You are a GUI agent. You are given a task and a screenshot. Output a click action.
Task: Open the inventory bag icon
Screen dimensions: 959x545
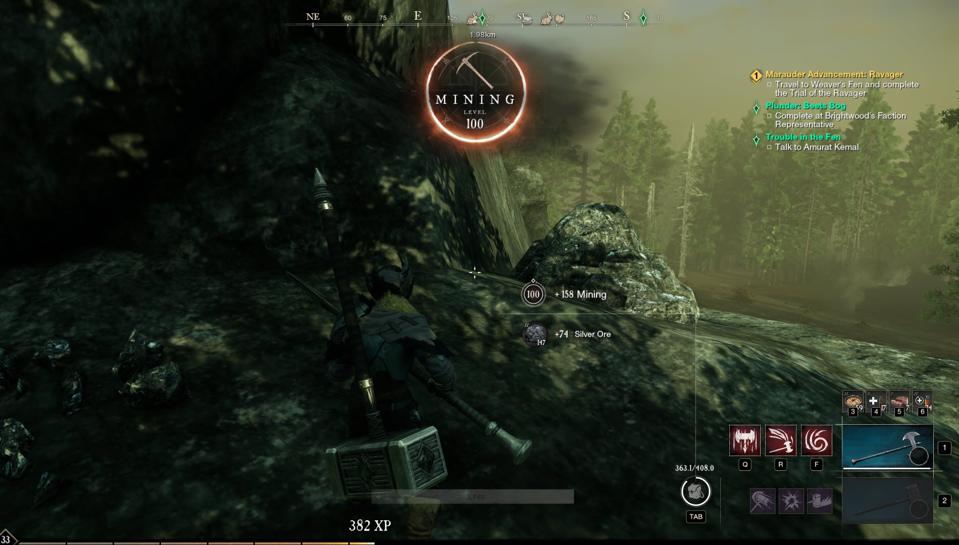tap(695, 491)
